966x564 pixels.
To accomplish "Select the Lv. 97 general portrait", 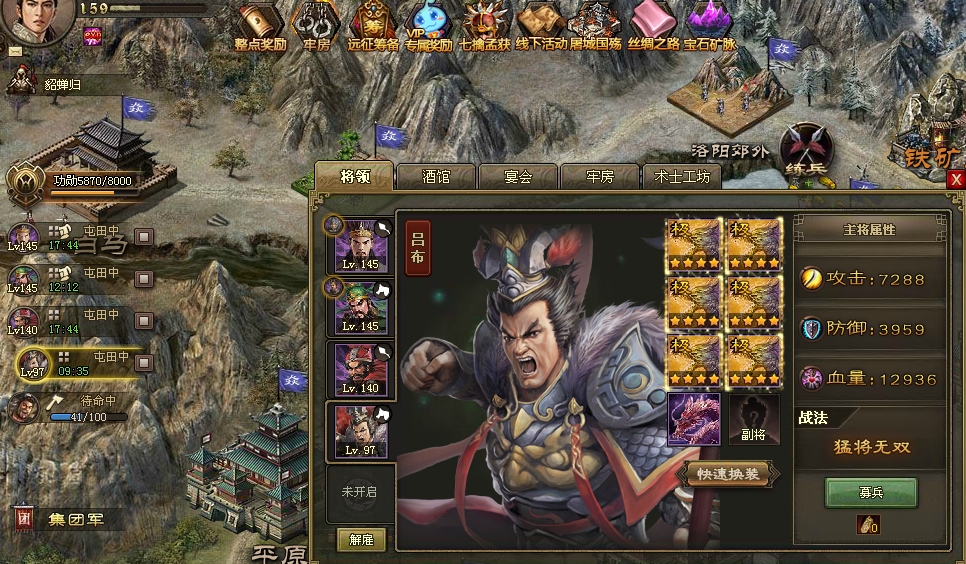I will [361, 432].
